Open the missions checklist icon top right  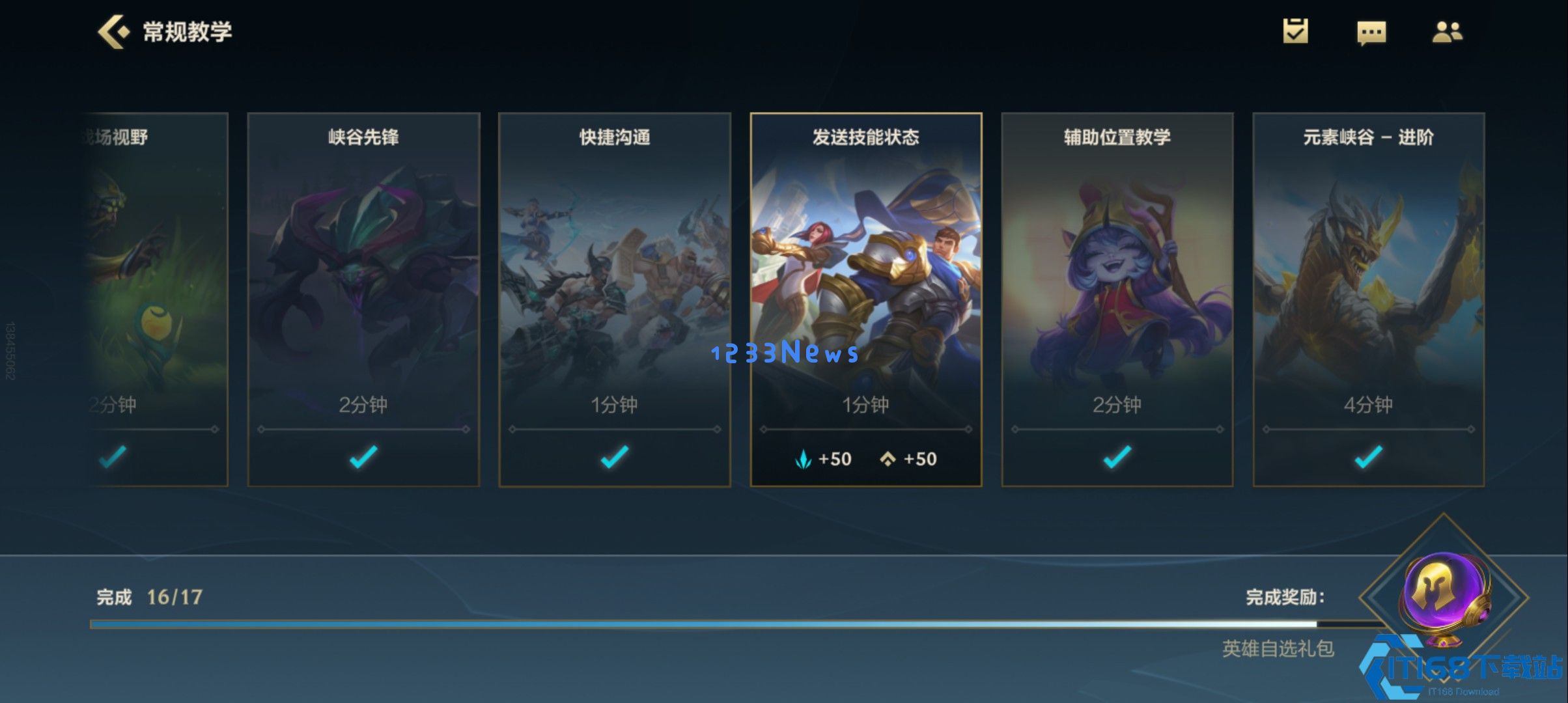pos(1296,31)
